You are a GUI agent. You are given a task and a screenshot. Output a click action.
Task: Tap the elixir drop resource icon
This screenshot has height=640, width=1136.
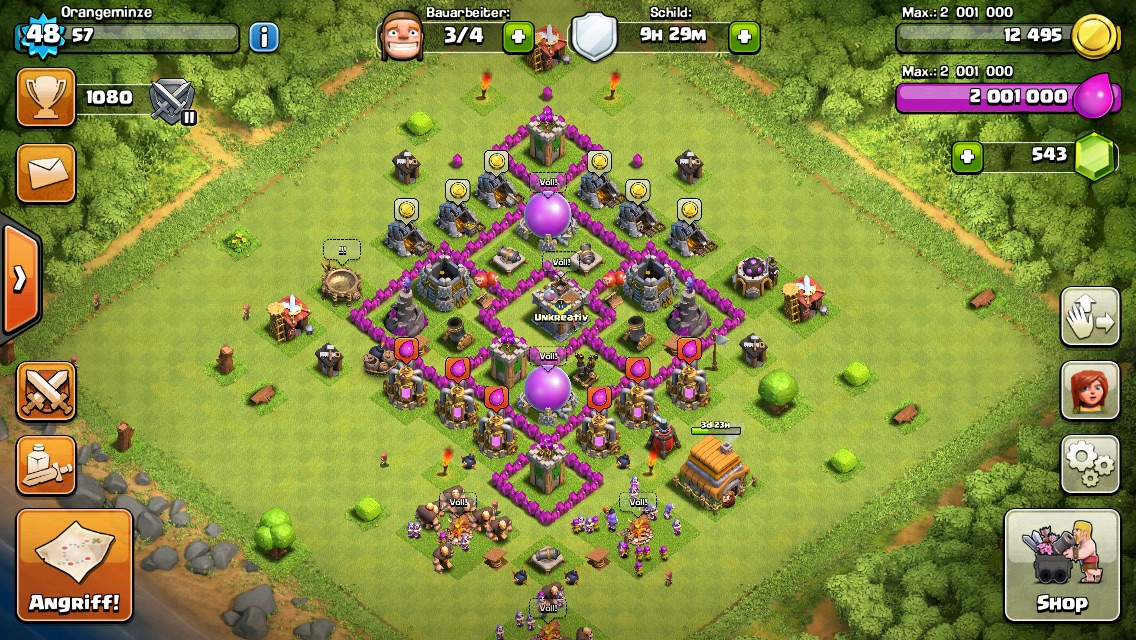(1094, 97)
